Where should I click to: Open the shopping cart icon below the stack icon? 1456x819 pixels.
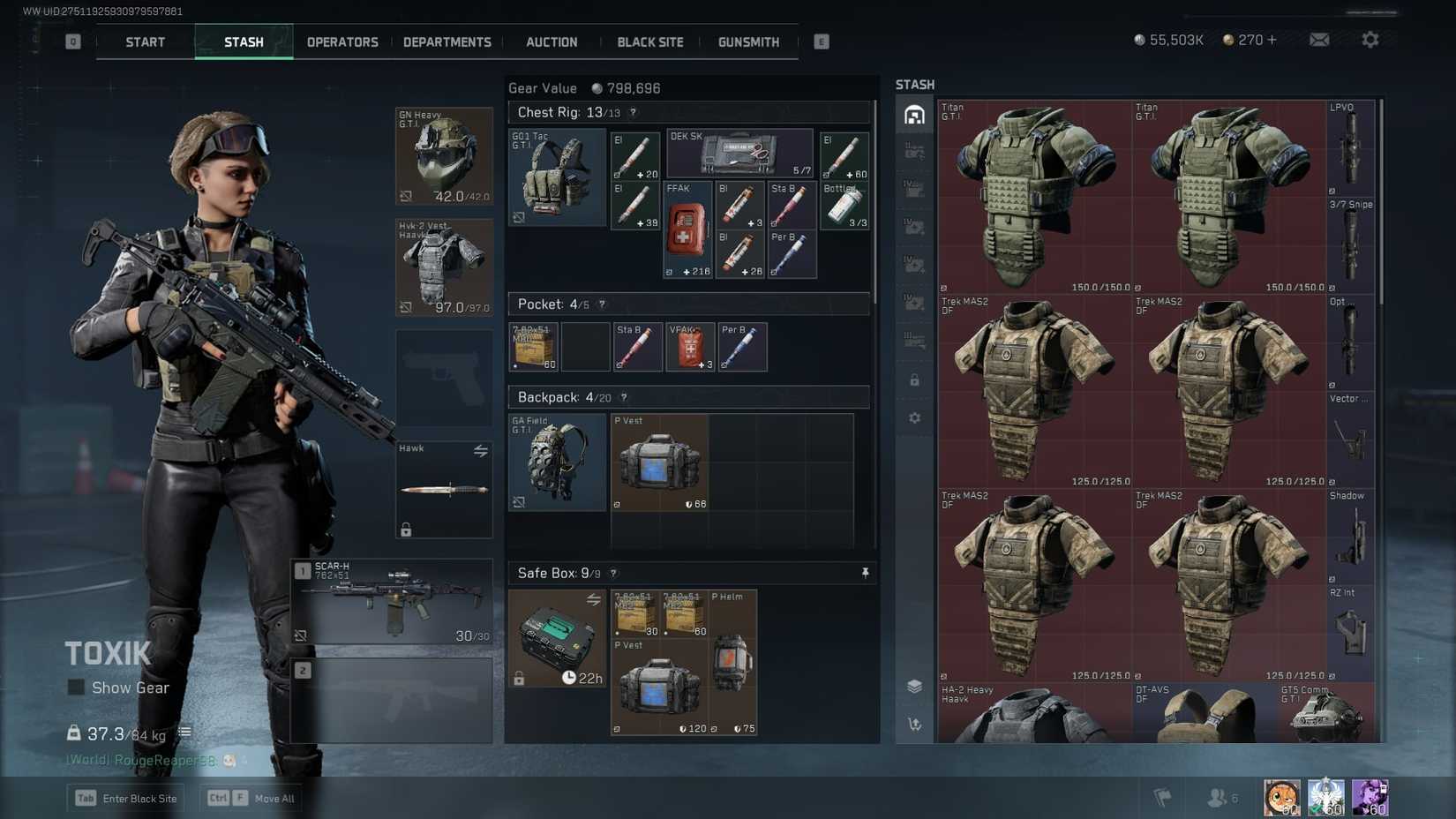point(914,724)
